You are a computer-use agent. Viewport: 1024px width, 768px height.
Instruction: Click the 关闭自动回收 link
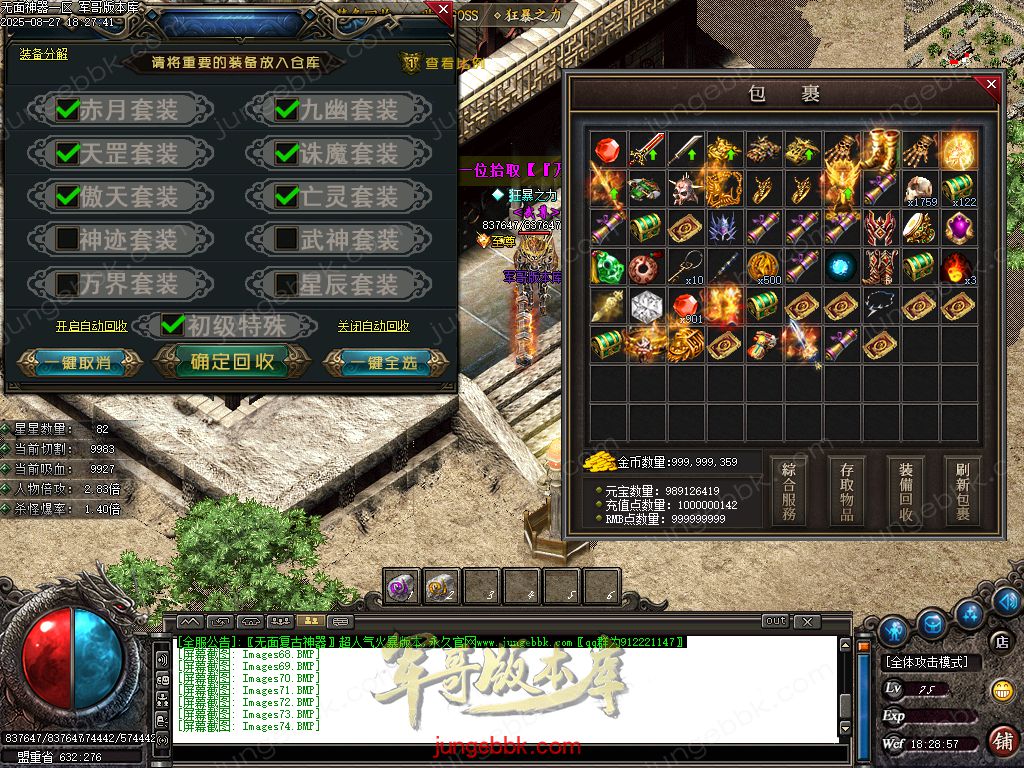pyautogui.click(x=373, y=326)
